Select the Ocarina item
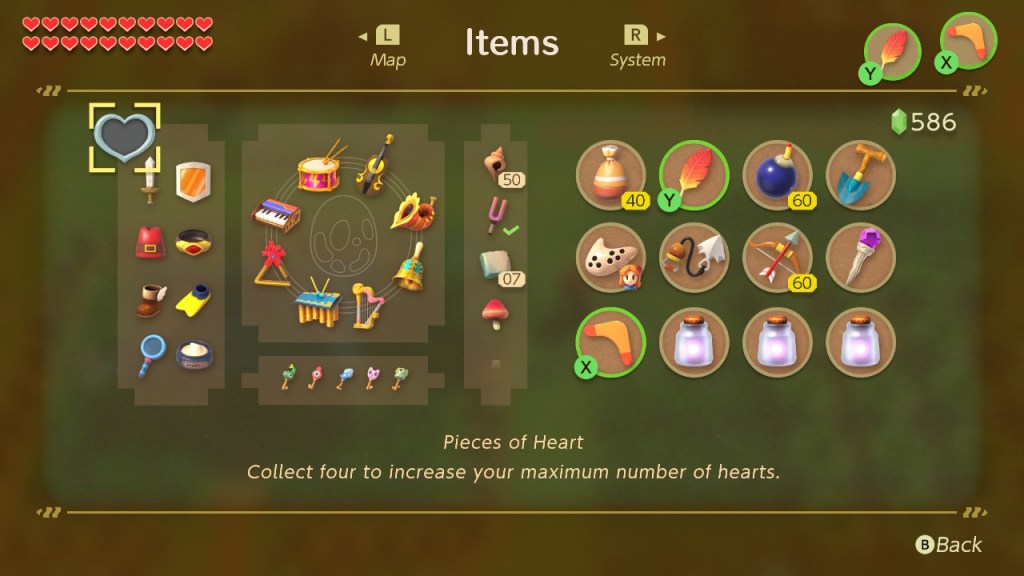Image resolution: width=1024 pixels, height=576 pixels. tap(611, 259)
